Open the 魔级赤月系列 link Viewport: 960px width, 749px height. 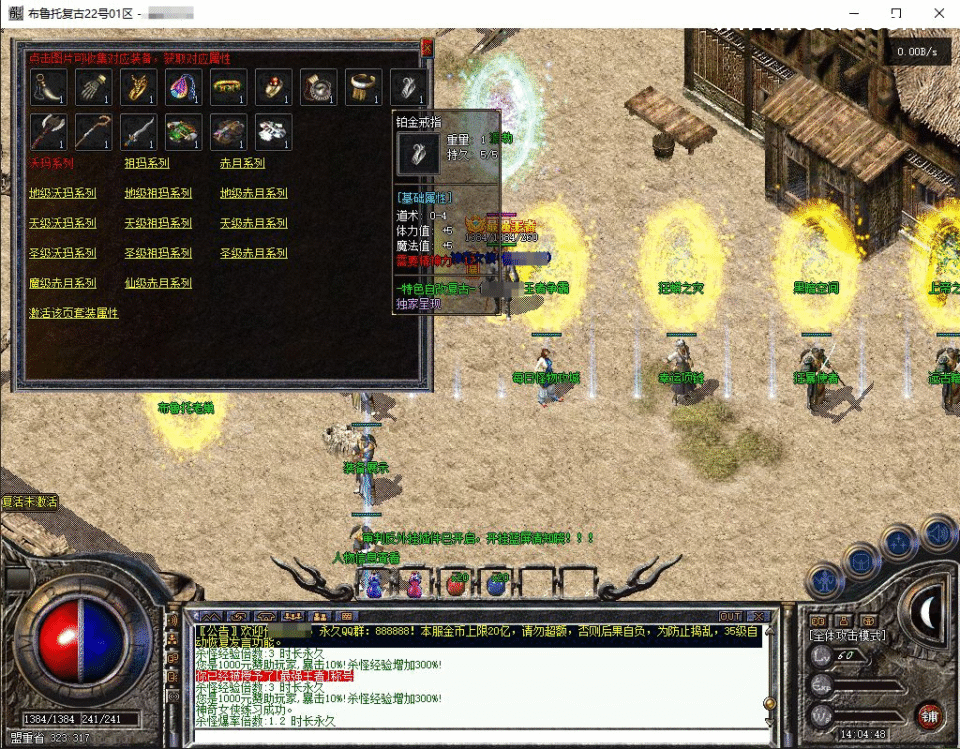click(62, 283)
